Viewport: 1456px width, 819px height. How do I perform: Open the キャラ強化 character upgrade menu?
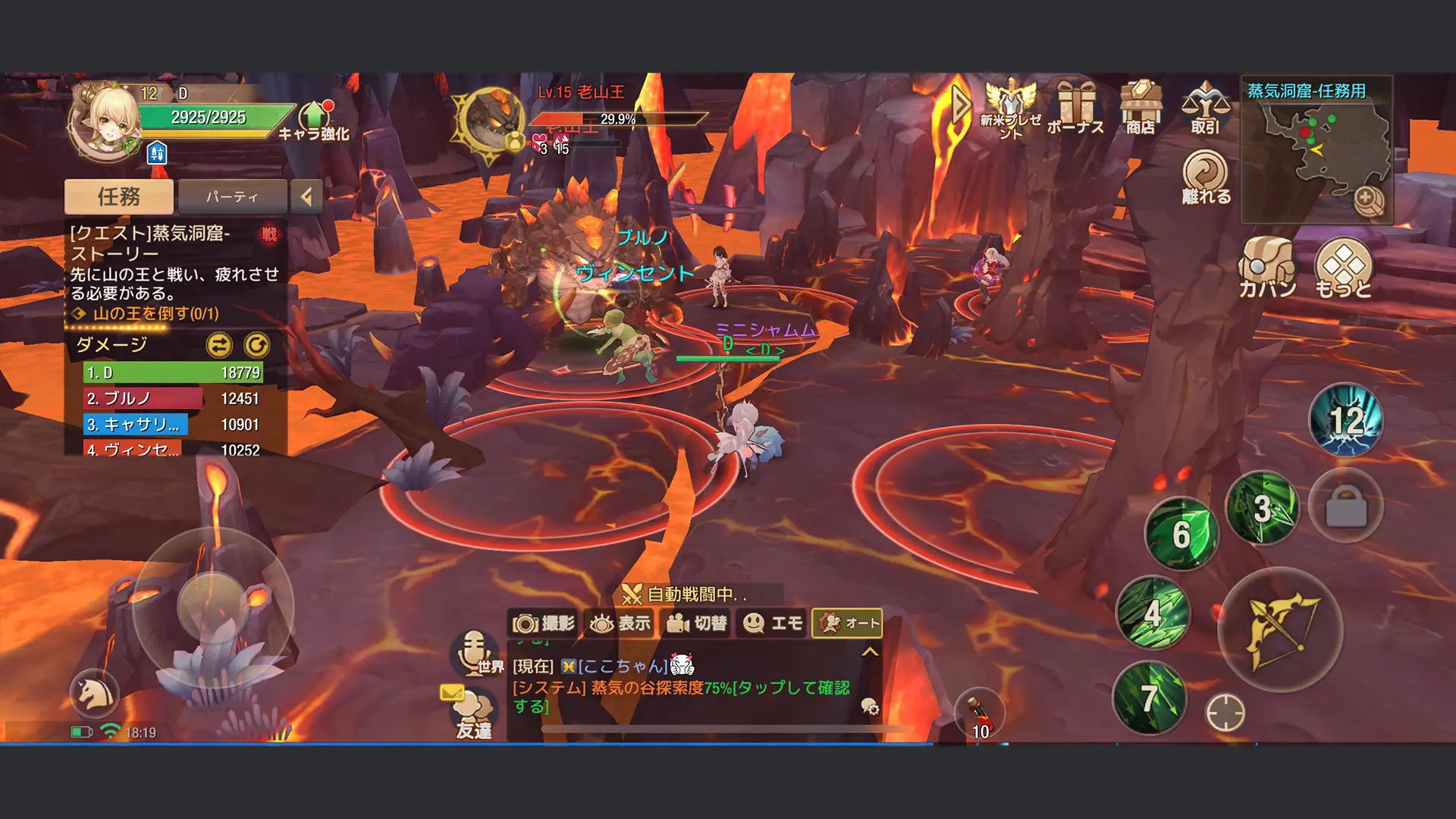pyautogui.click(x=314, y=121)
